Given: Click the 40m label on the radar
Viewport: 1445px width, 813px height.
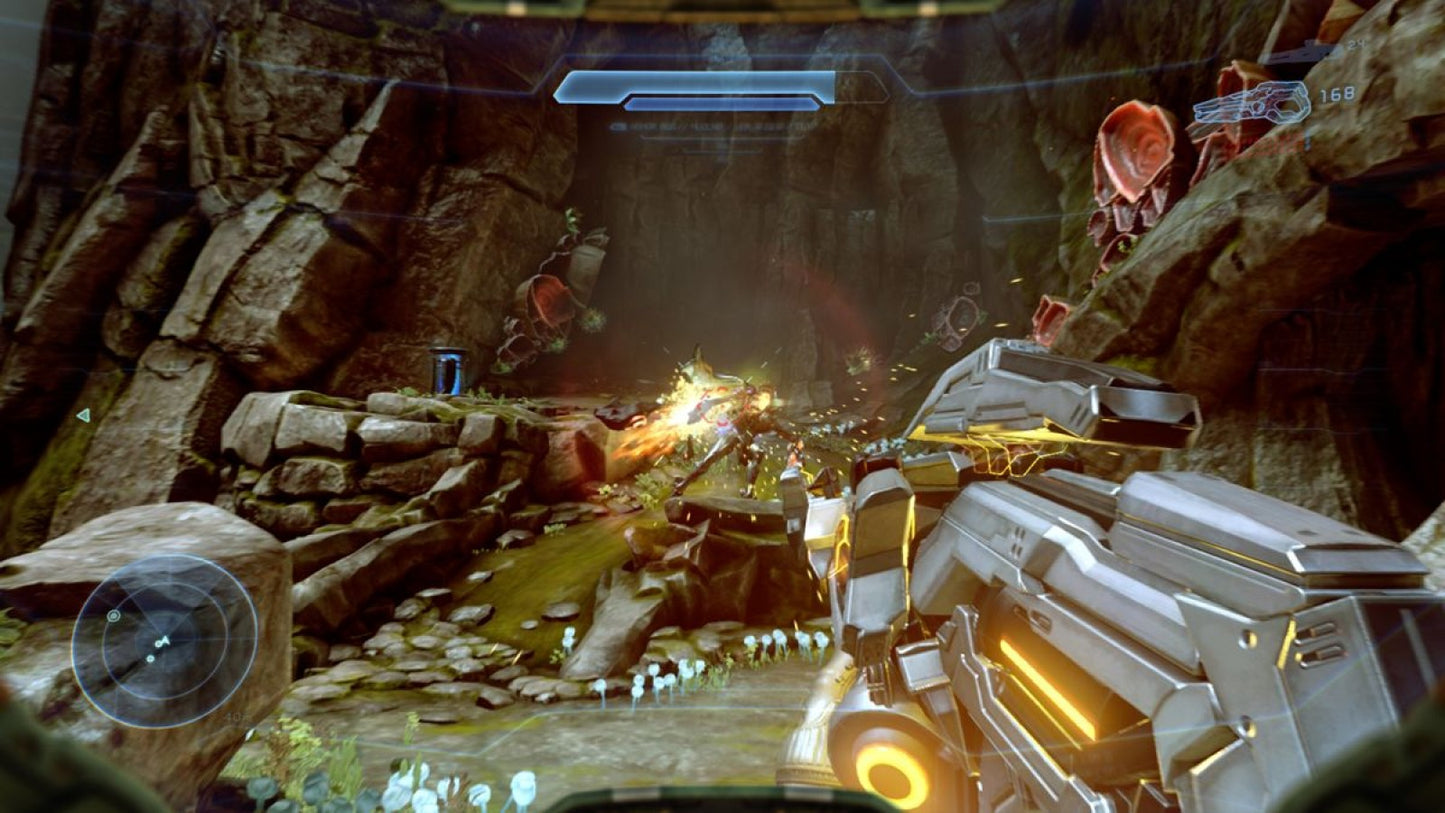Looking at the screenshot, I should (x=232, y=717).
